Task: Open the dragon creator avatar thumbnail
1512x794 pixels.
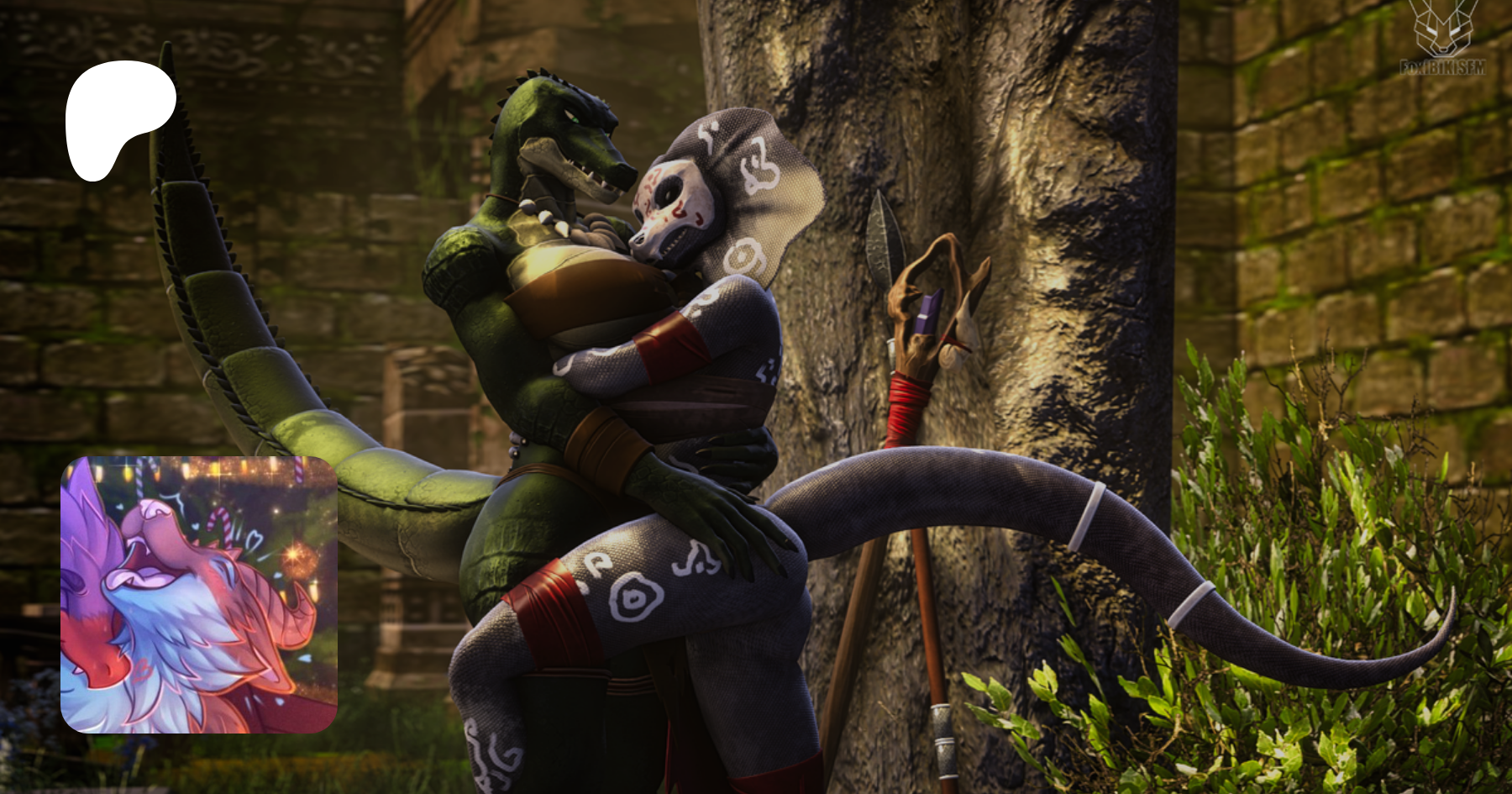Action: 199,594
